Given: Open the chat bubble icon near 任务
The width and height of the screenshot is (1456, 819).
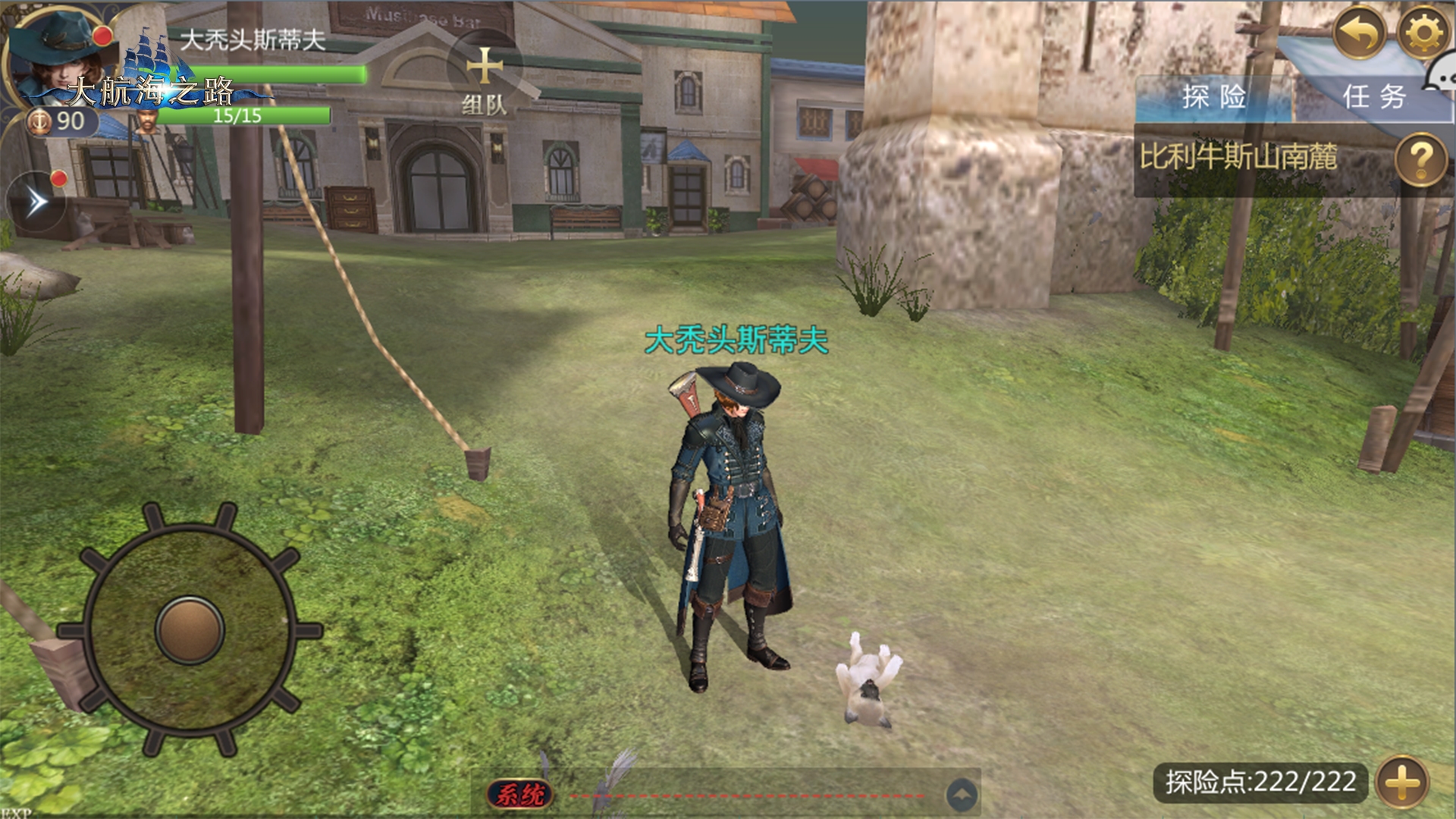Looking at the screenshot, I should point(1441,76).
